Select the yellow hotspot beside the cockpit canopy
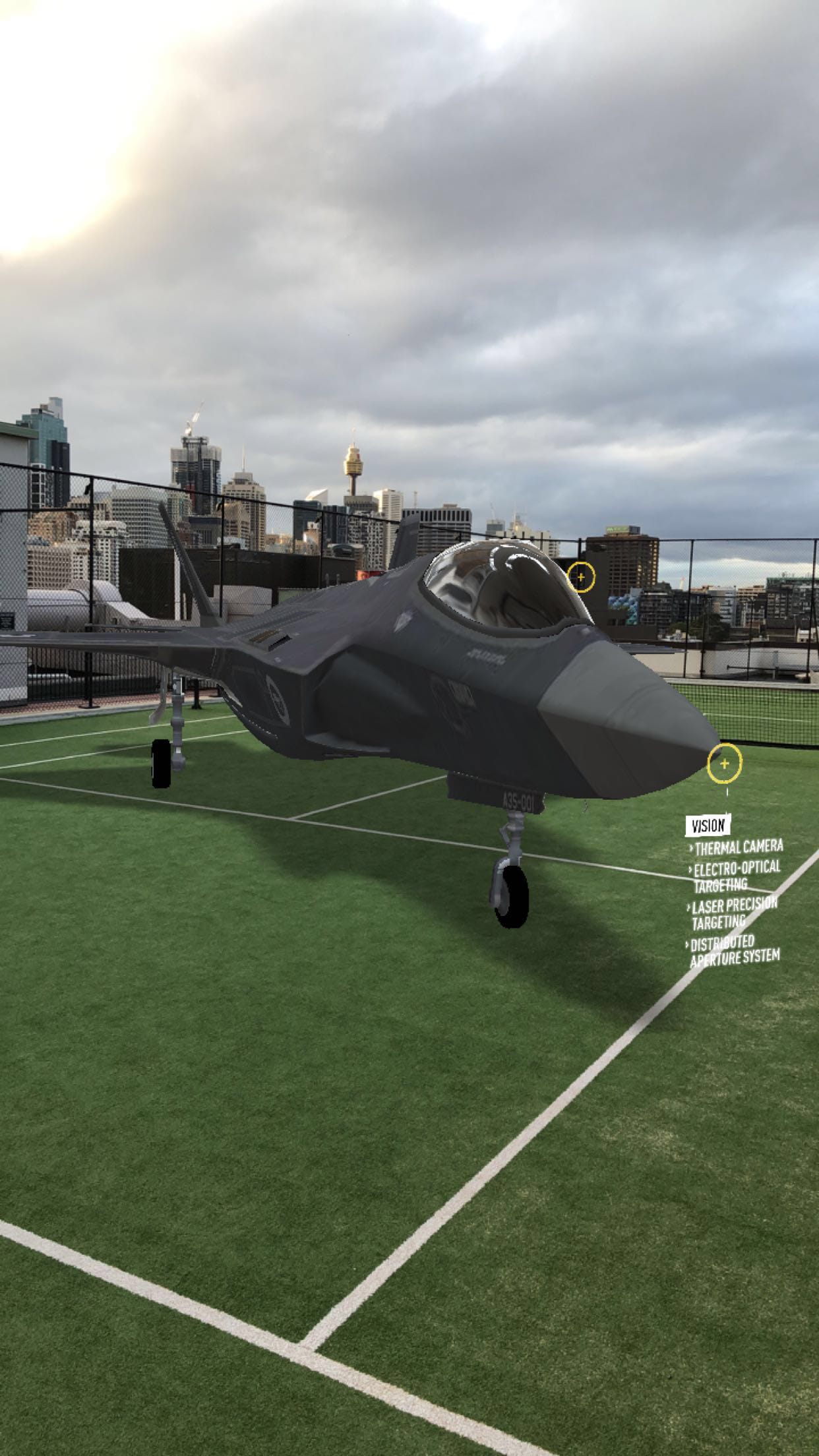The width and height of the screenshot is (819, 1456). coord(580,577)
